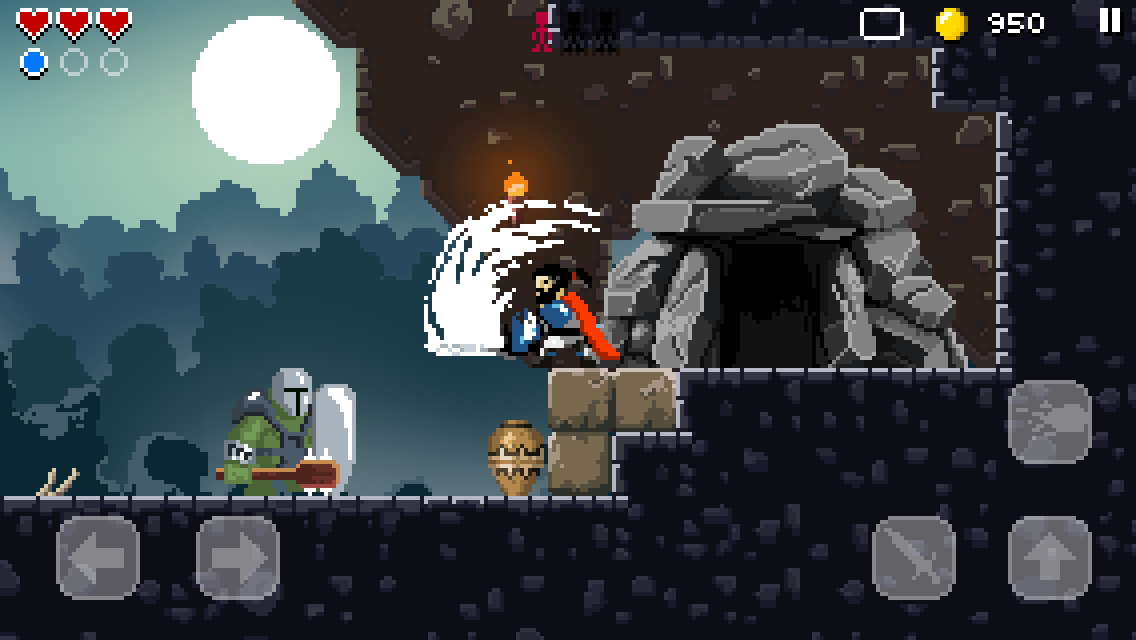
Task: Pause the game with the pause icon
Action: (x=1110, y=21)
